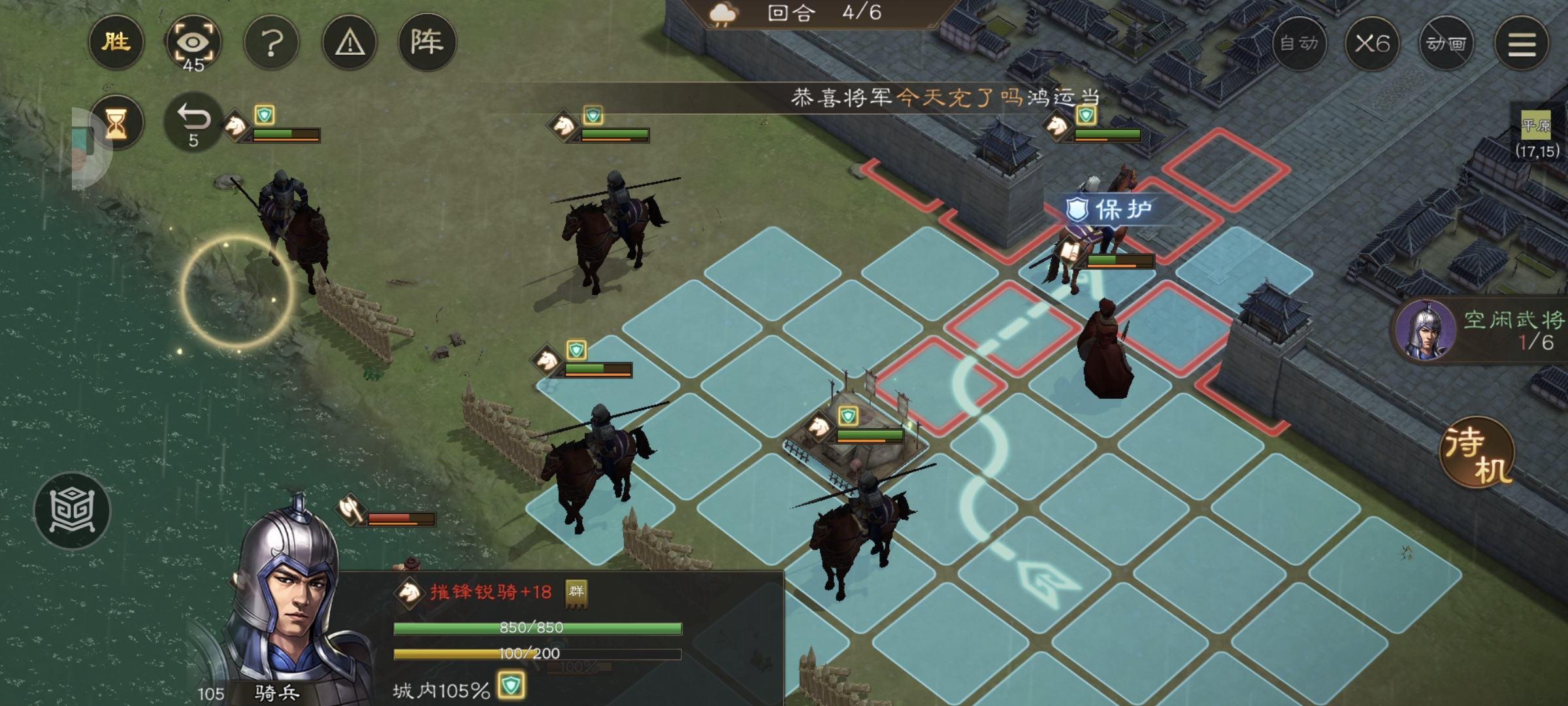Click the 保护 protect label
The height and width of the screenshot is (706, 1568).
coord(1109,210)
